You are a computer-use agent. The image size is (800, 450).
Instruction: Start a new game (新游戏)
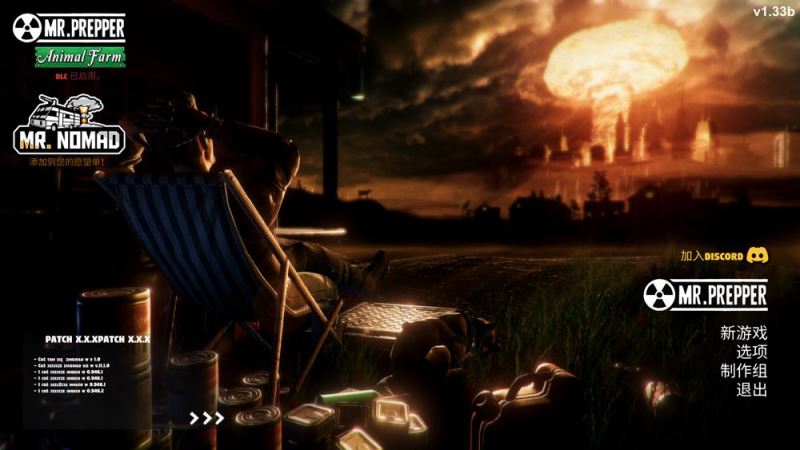point(743,333)
